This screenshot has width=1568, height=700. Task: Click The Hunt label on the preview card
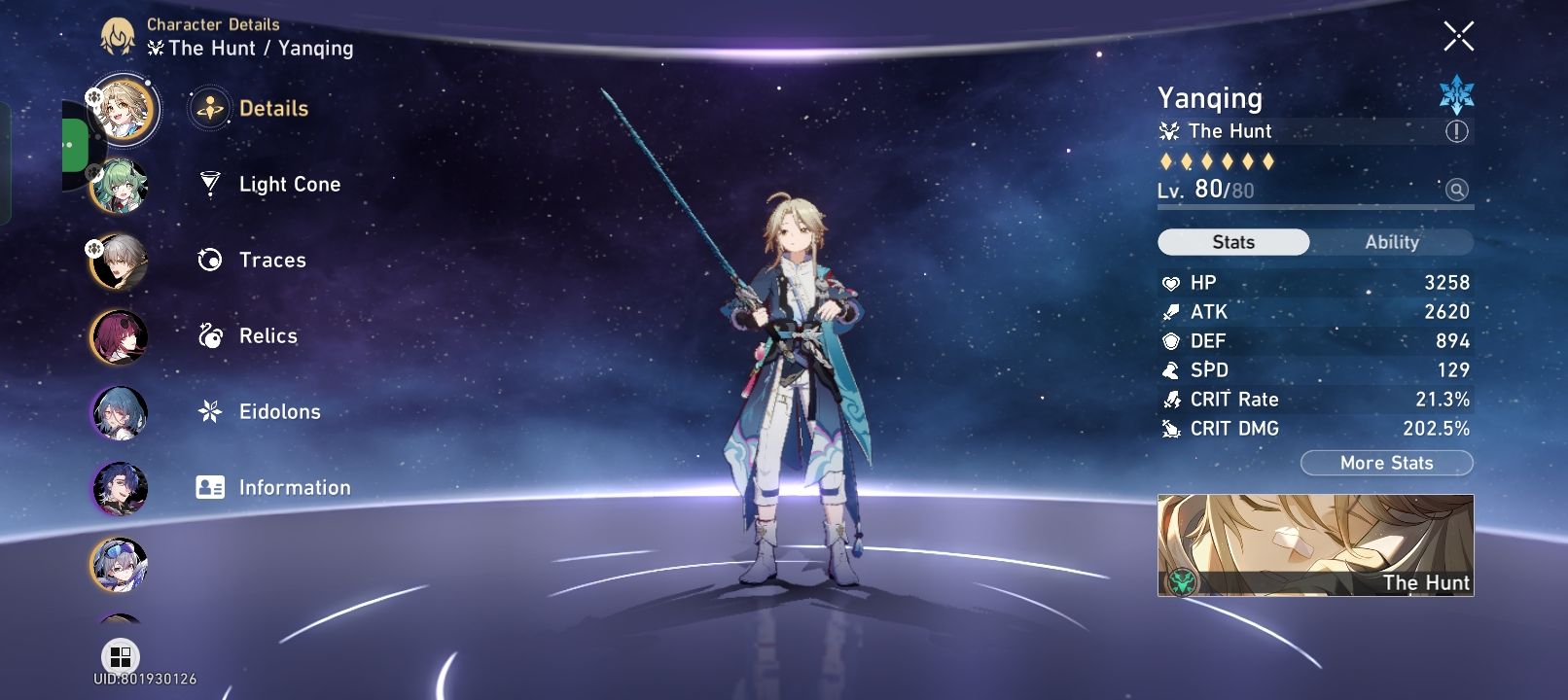(1426, 583)
